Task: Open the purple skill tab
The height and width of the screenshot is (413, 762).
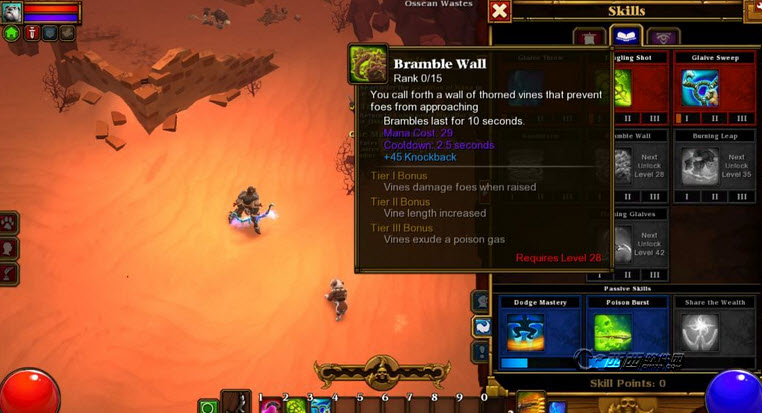Action: pyautogui.click(x=662, y=38)
